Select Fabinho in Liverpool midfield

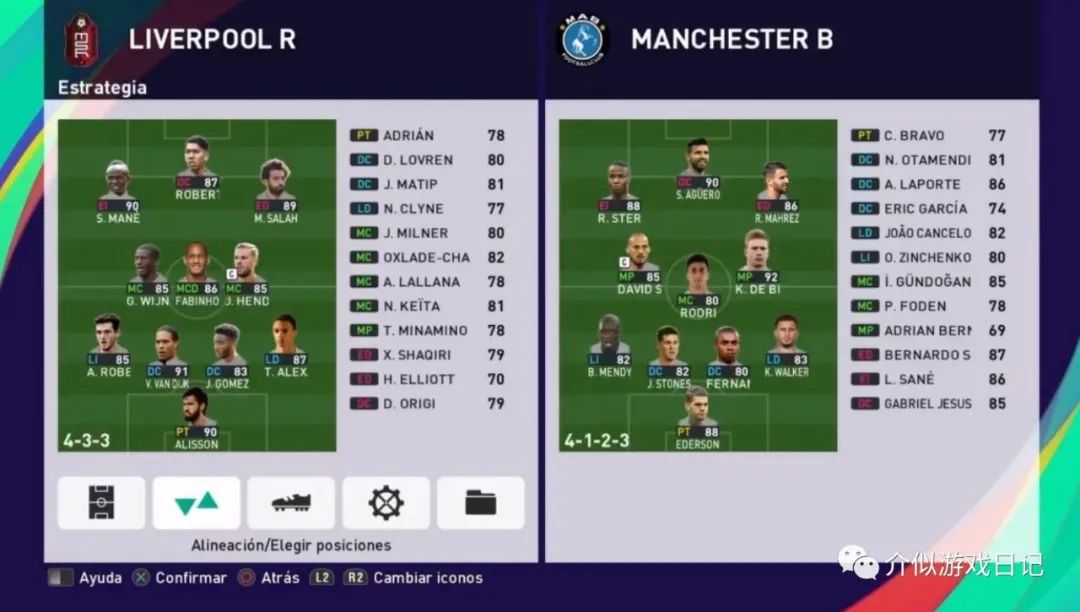click(196, 275)
